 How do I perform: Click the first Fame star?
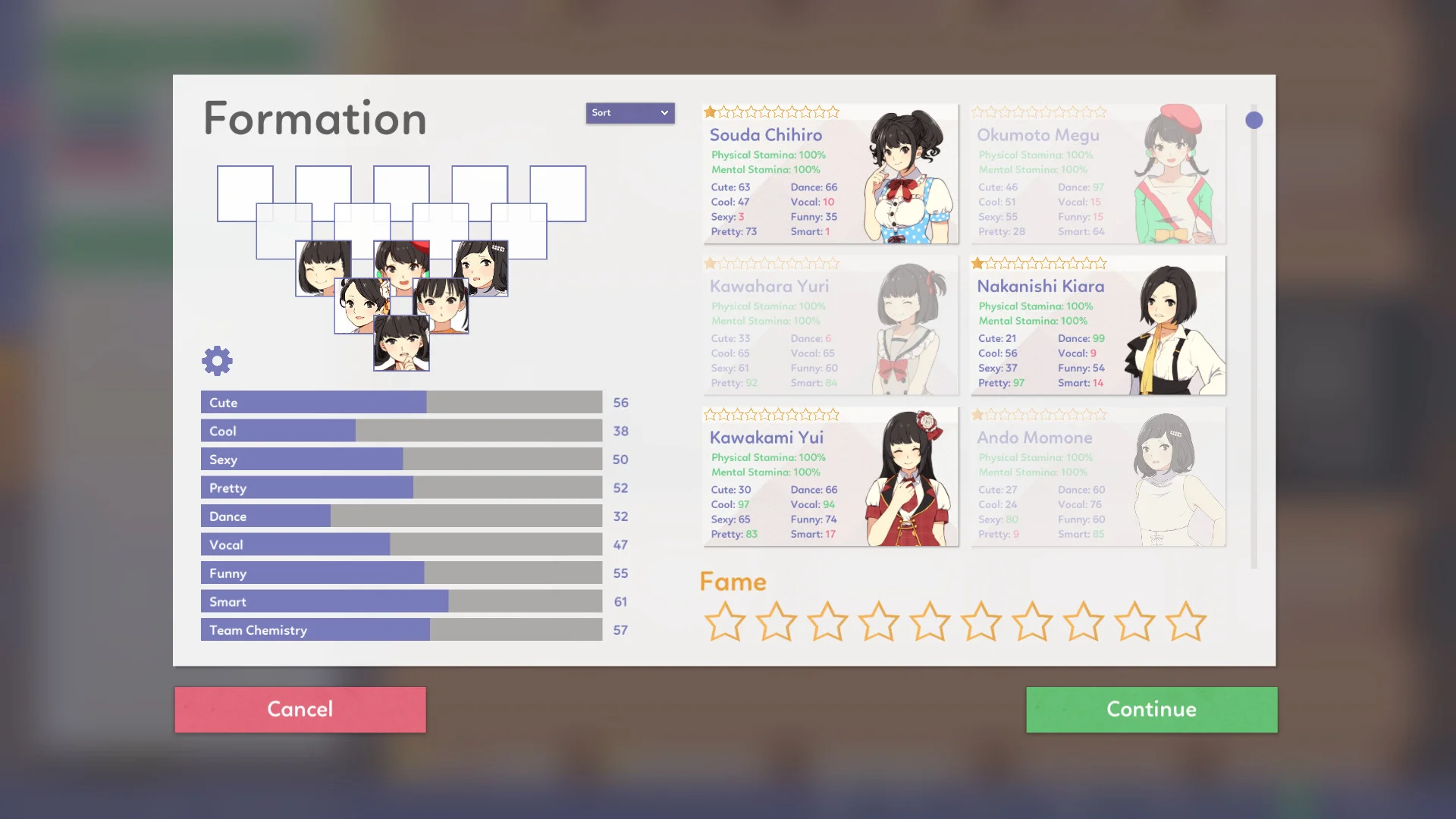click(x=726, y=620)
